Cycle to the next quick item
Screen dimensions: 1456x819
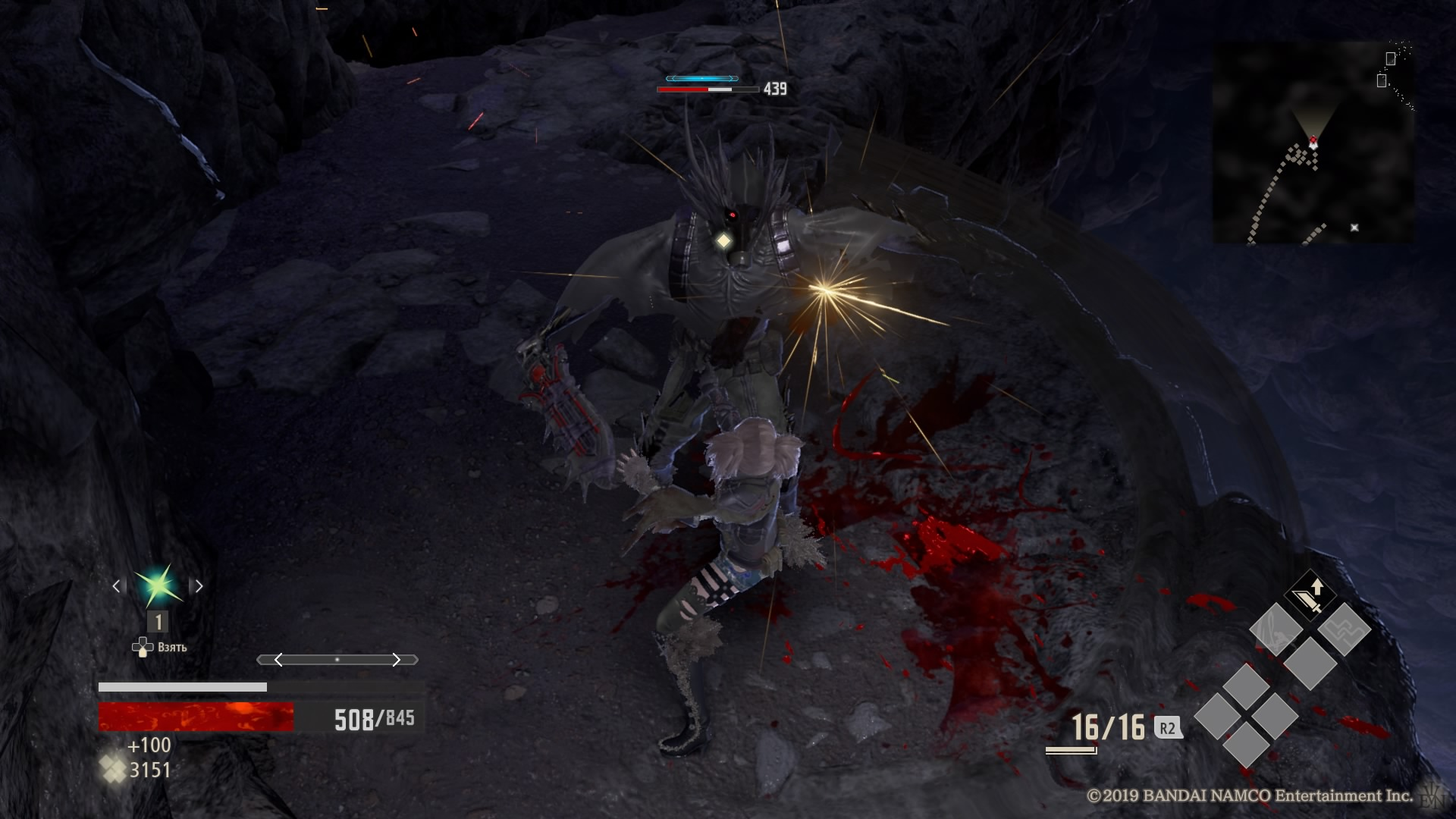click(x=199, y=585)
